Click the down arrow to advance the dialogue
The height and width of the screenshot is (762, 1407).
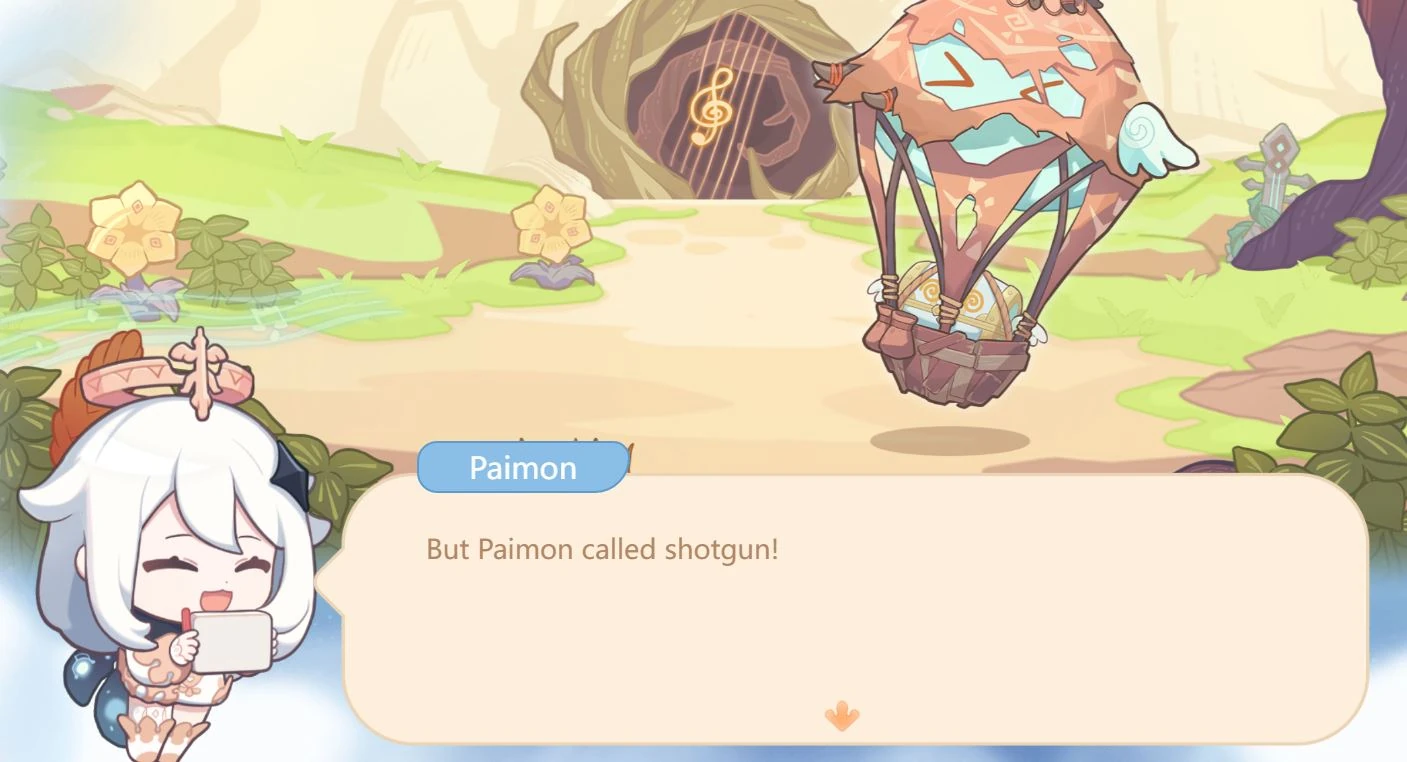(841, 718)
